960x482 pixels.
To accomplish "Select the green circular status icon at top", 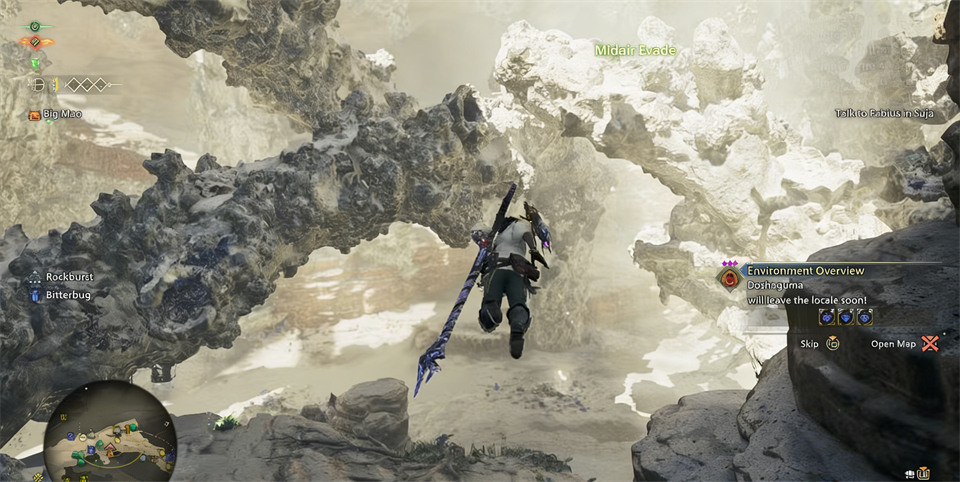I will 36,26.
